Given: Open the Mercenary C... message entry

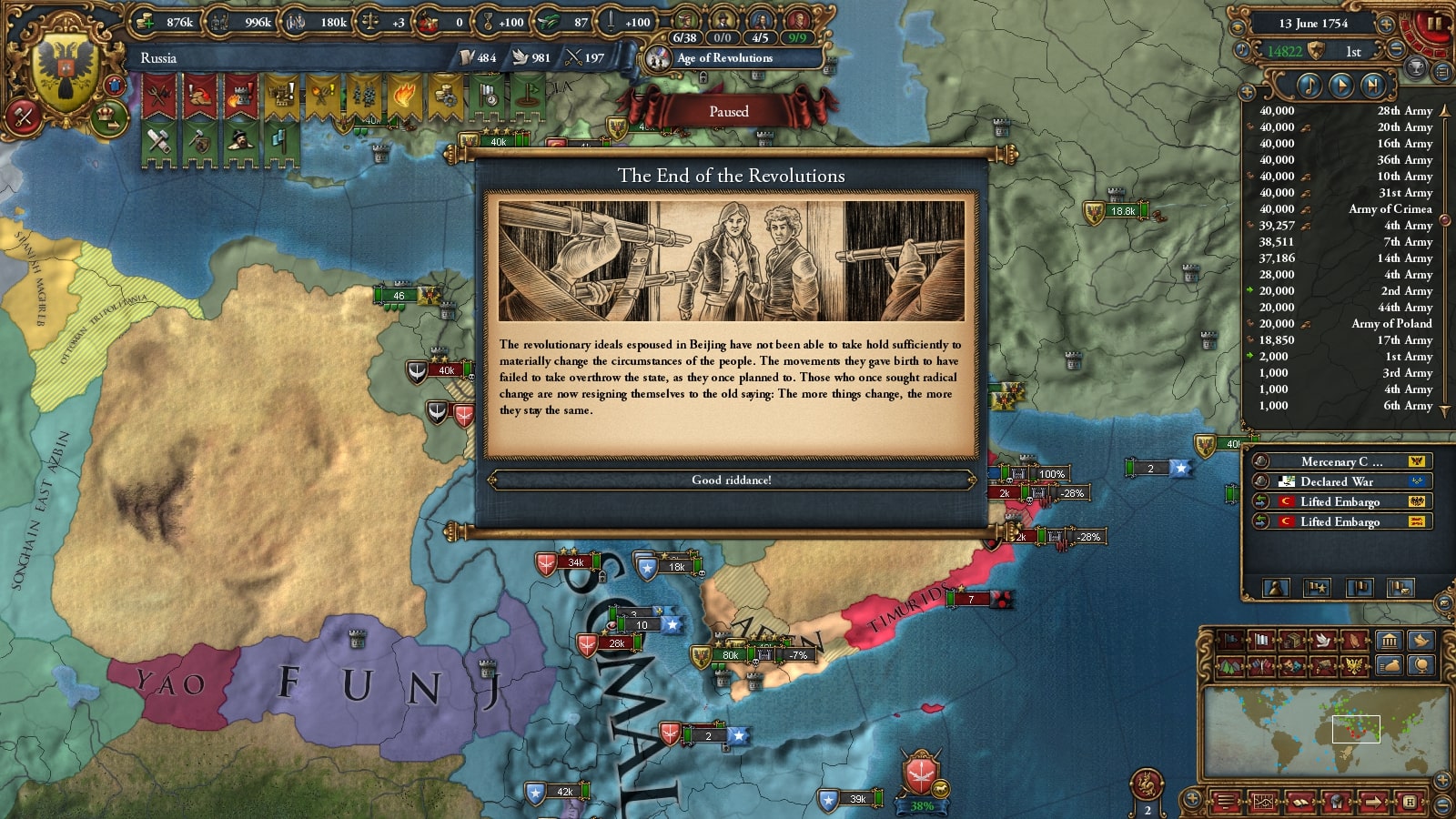Looking at the screenshot, I should [x=1340, y=461].
